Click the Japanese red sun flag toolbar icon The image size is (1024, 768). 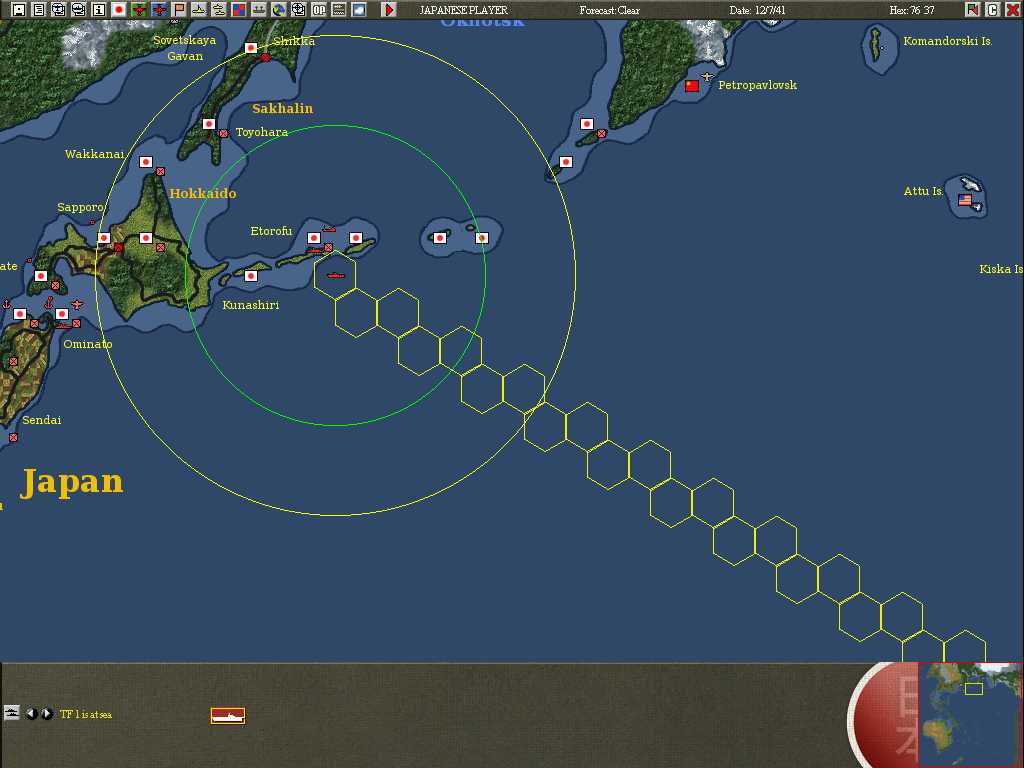click(118, 10)
